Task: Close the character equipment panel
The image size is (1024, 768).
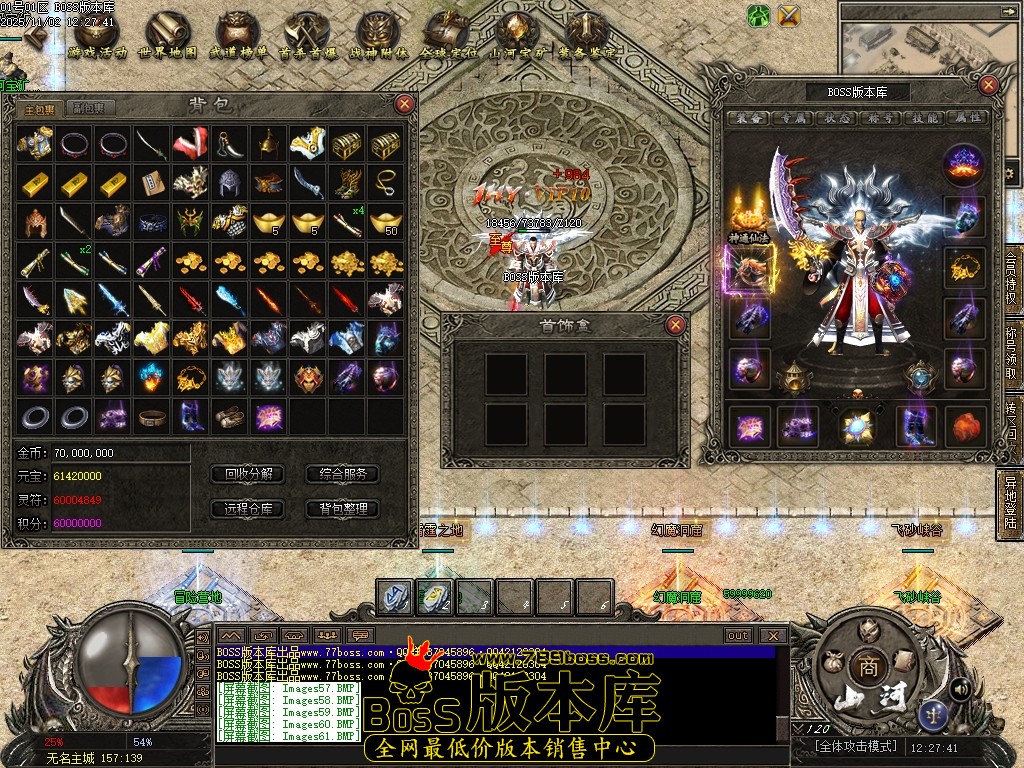Action: tap(989, 87)
